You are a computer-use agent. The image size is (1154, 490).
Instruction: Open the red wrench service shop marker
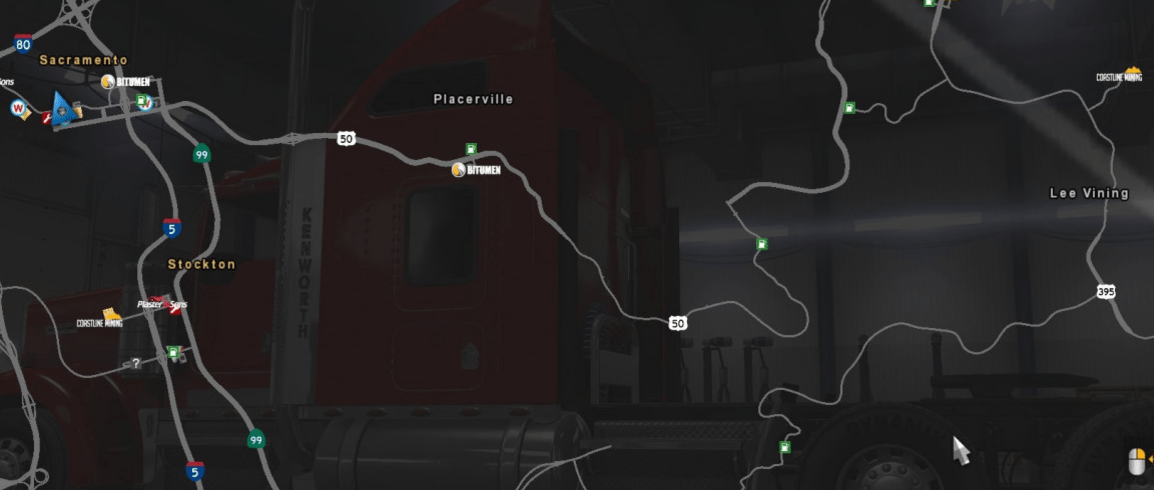click(47, 118)
